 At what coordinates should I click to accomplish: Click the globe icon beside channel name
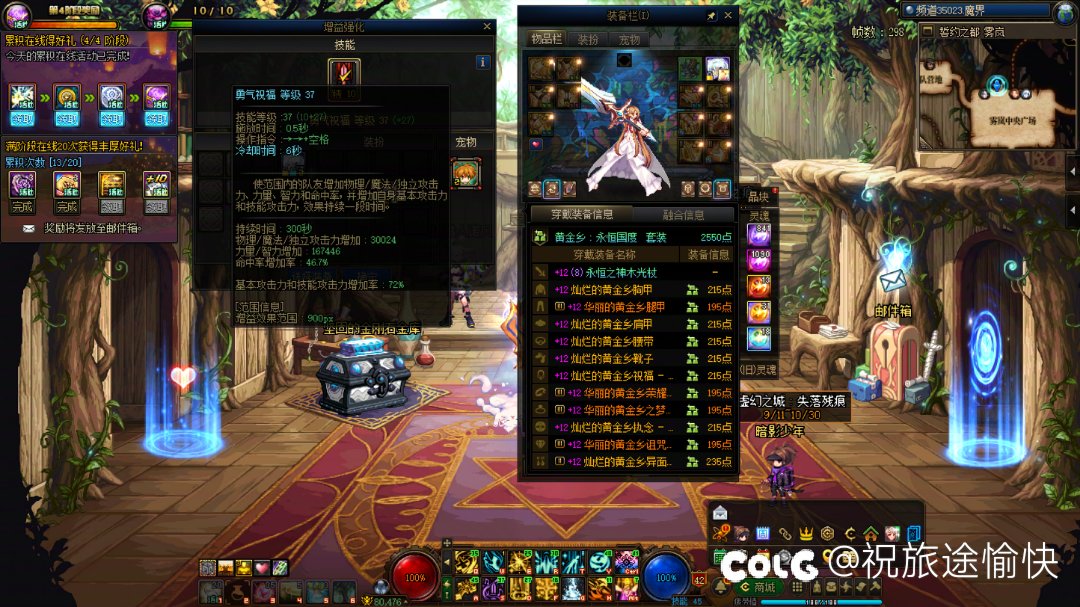coord(1065,12)
